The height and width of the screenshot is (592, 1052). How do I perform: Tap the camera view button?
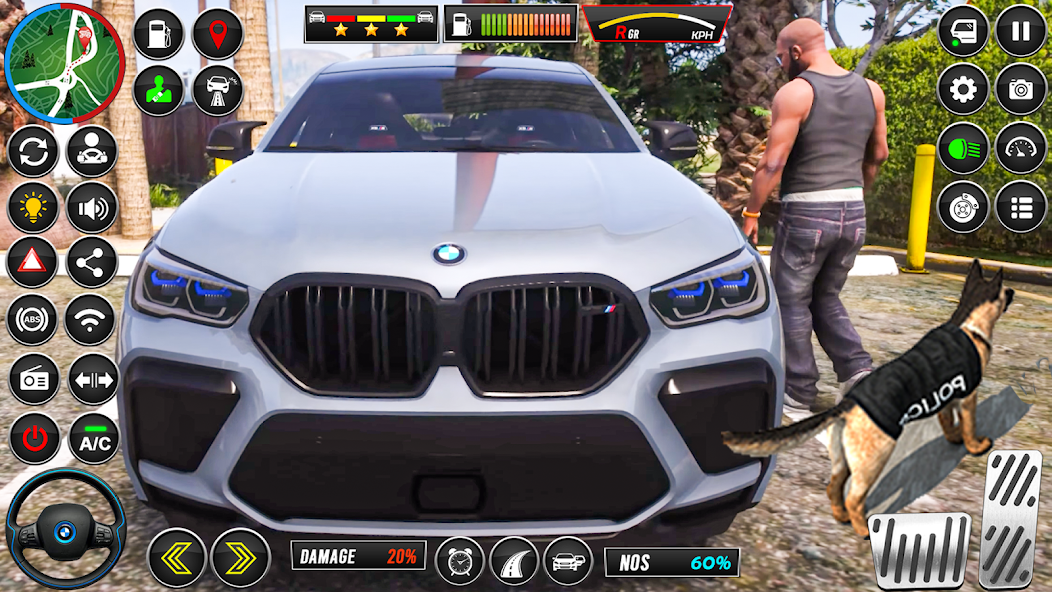(1020, 90)
